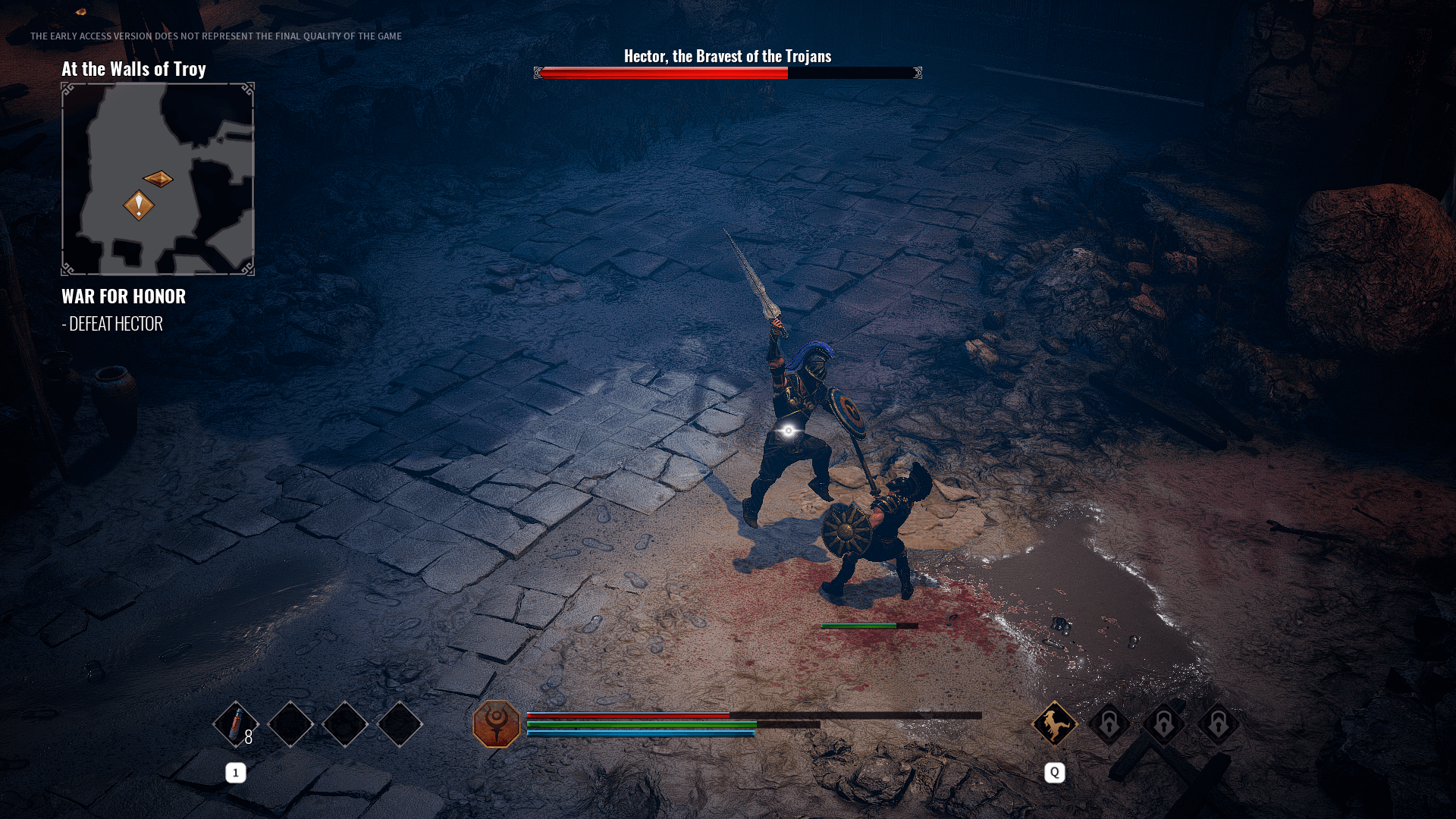Click the orange character emblem icon
The width and height of the screenshot is (1456, 819).
pos(497,724)
